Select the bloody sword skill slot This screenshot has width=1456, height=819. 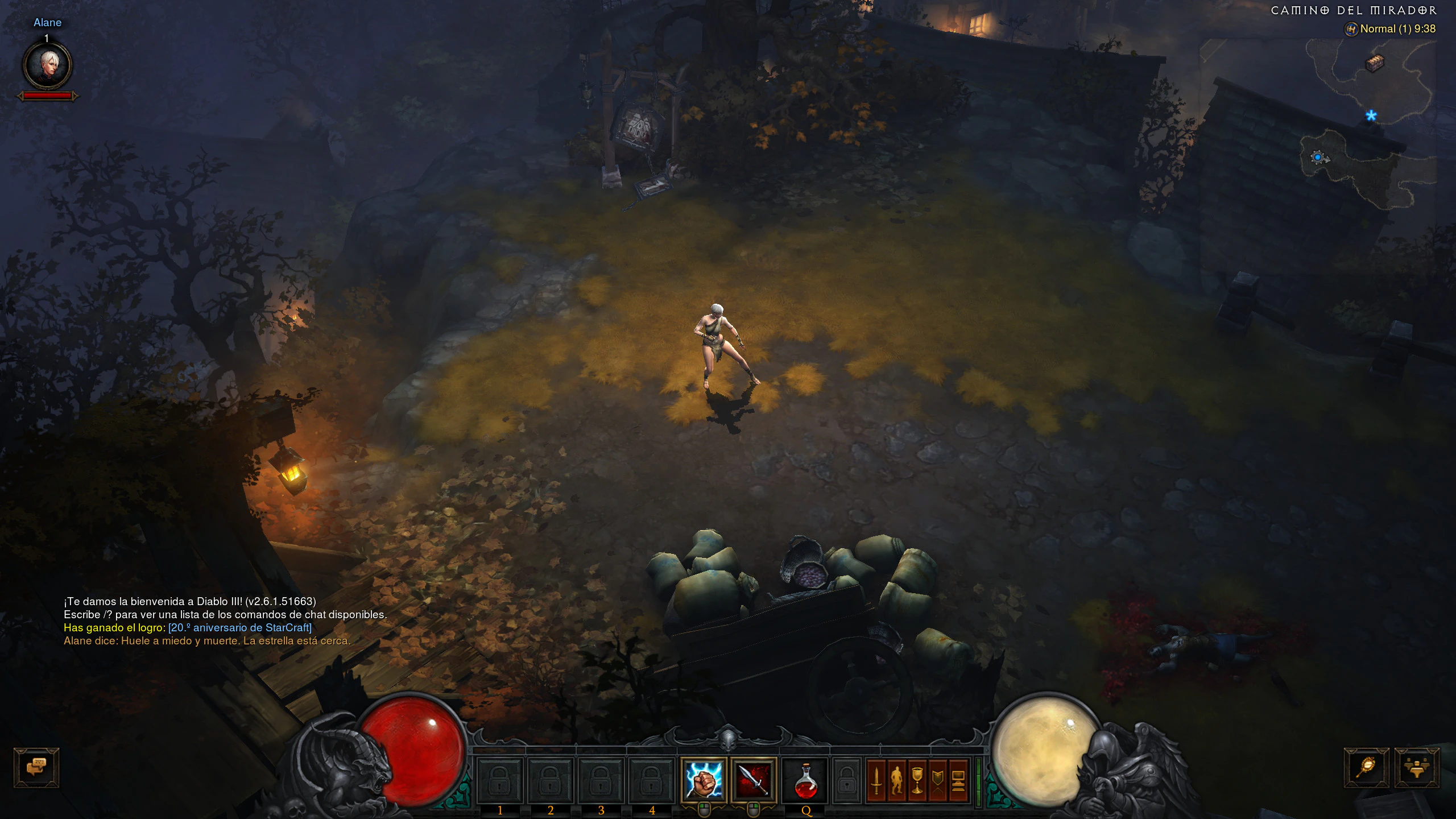[x=754, y=780]
